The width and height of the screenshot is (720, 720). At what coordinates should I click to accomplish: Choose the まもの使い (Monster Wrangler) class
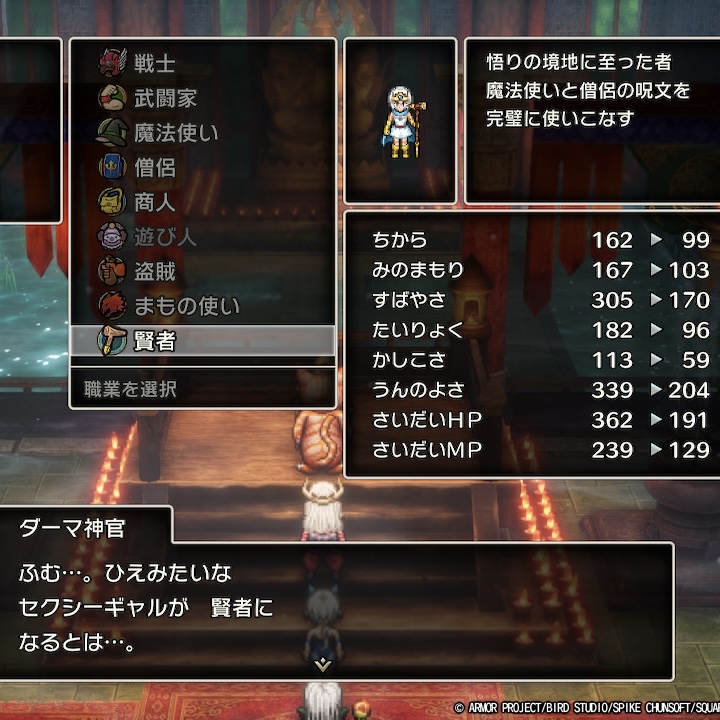pos(186,306)
